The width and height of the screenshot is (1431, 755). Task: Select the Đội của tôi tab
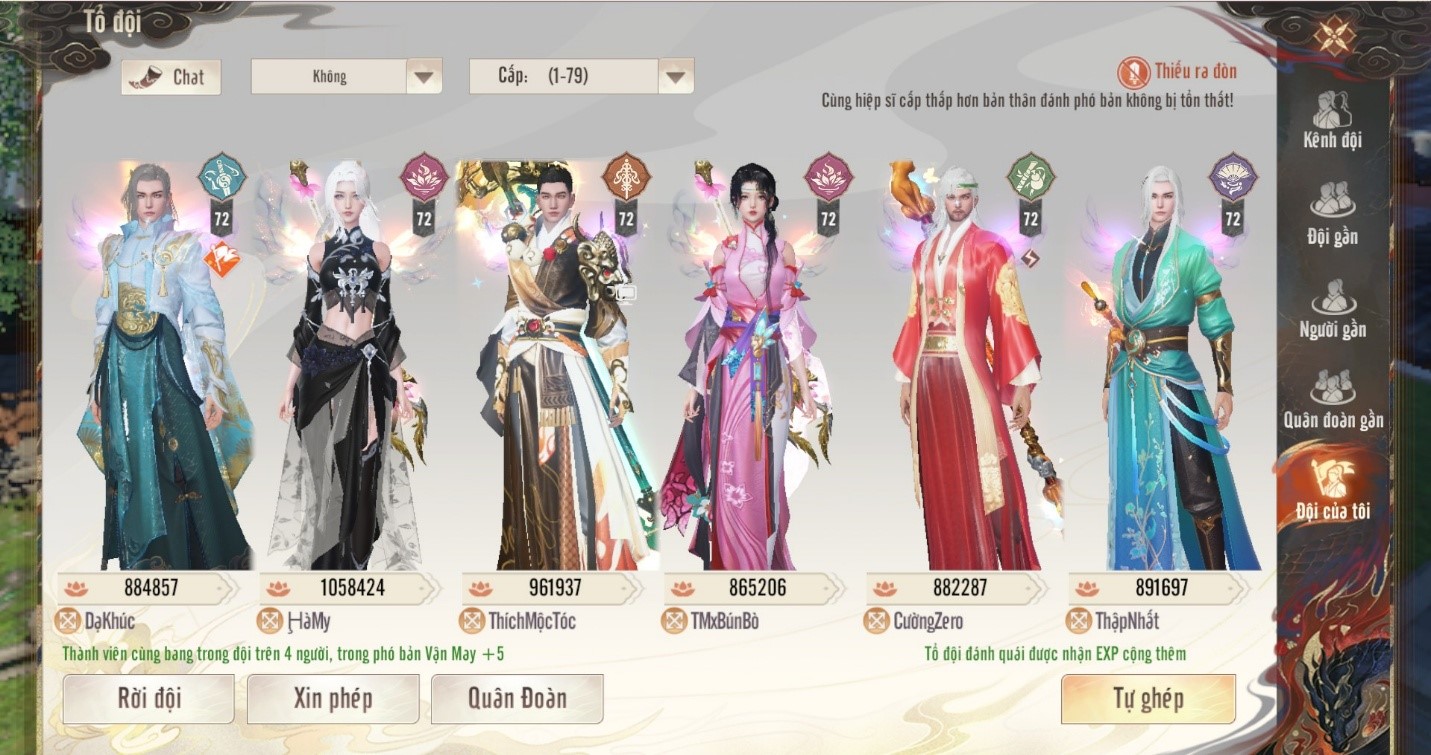(1332, 490)
